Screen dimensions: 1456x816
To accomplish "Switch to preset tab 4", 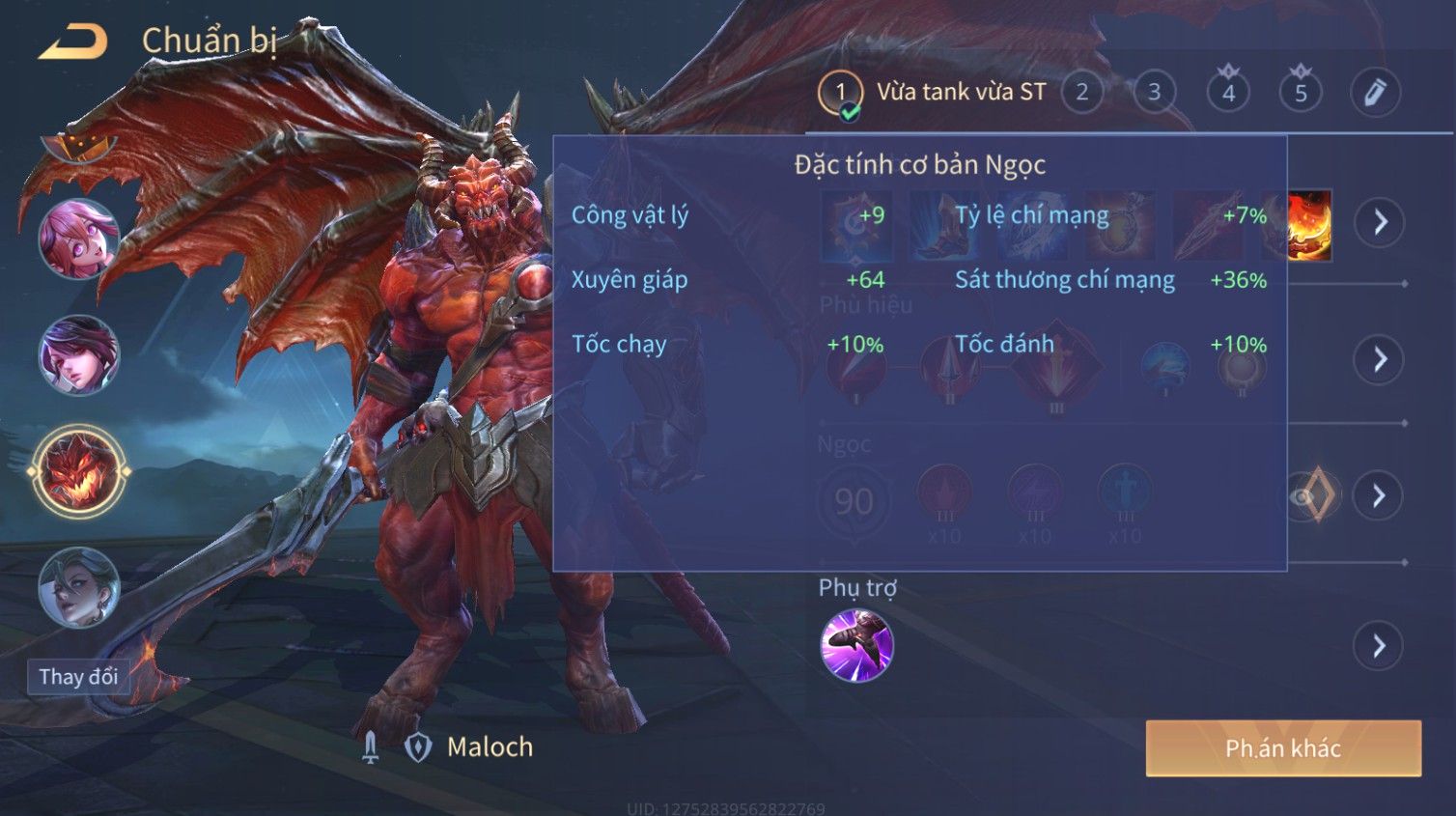I will 1228,93.
